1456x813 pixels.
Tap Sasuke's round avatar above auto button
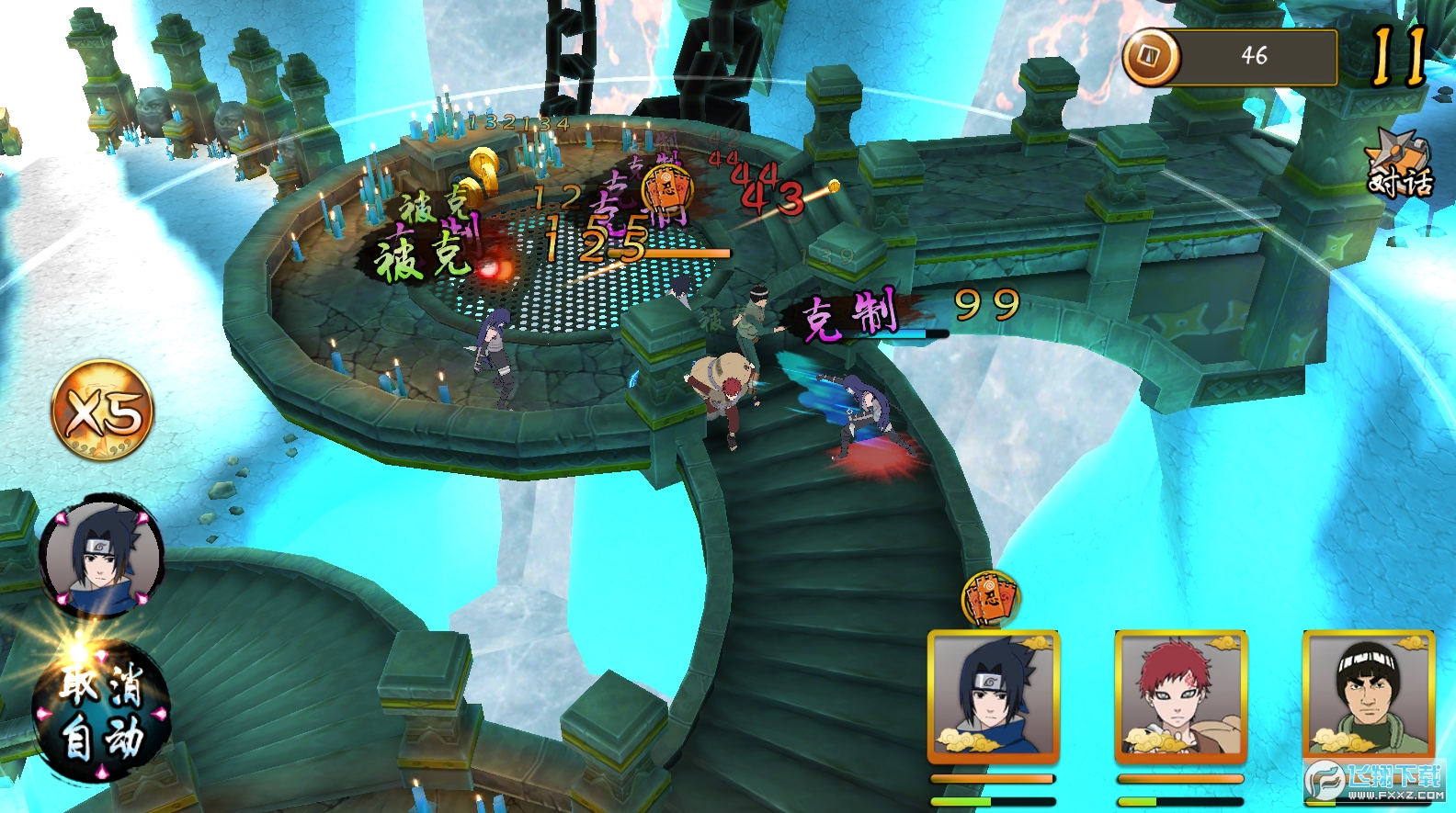point(101,559)
